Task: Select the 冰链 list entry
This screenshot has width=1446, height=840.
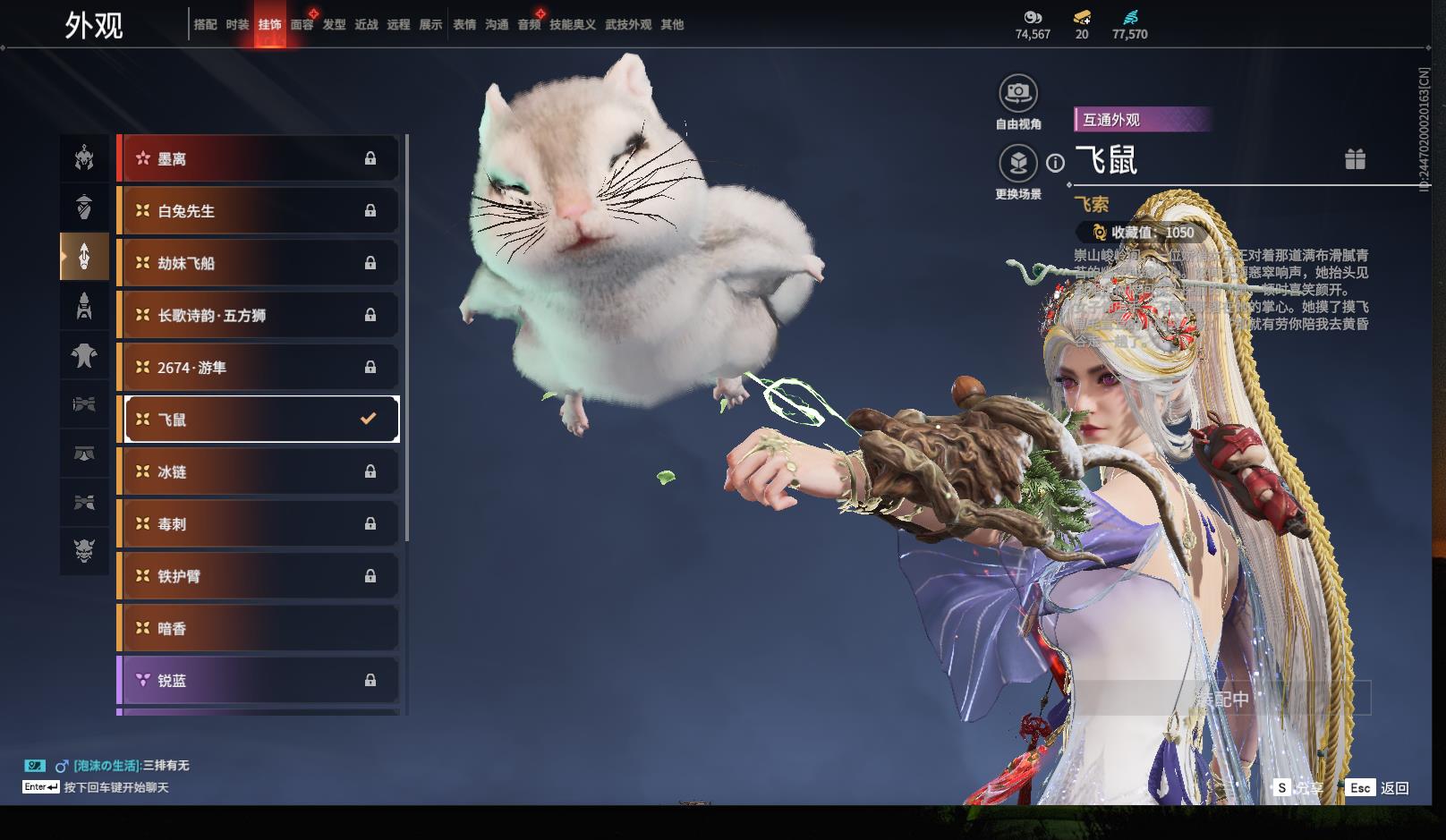Action: click(x=258, y=471)
